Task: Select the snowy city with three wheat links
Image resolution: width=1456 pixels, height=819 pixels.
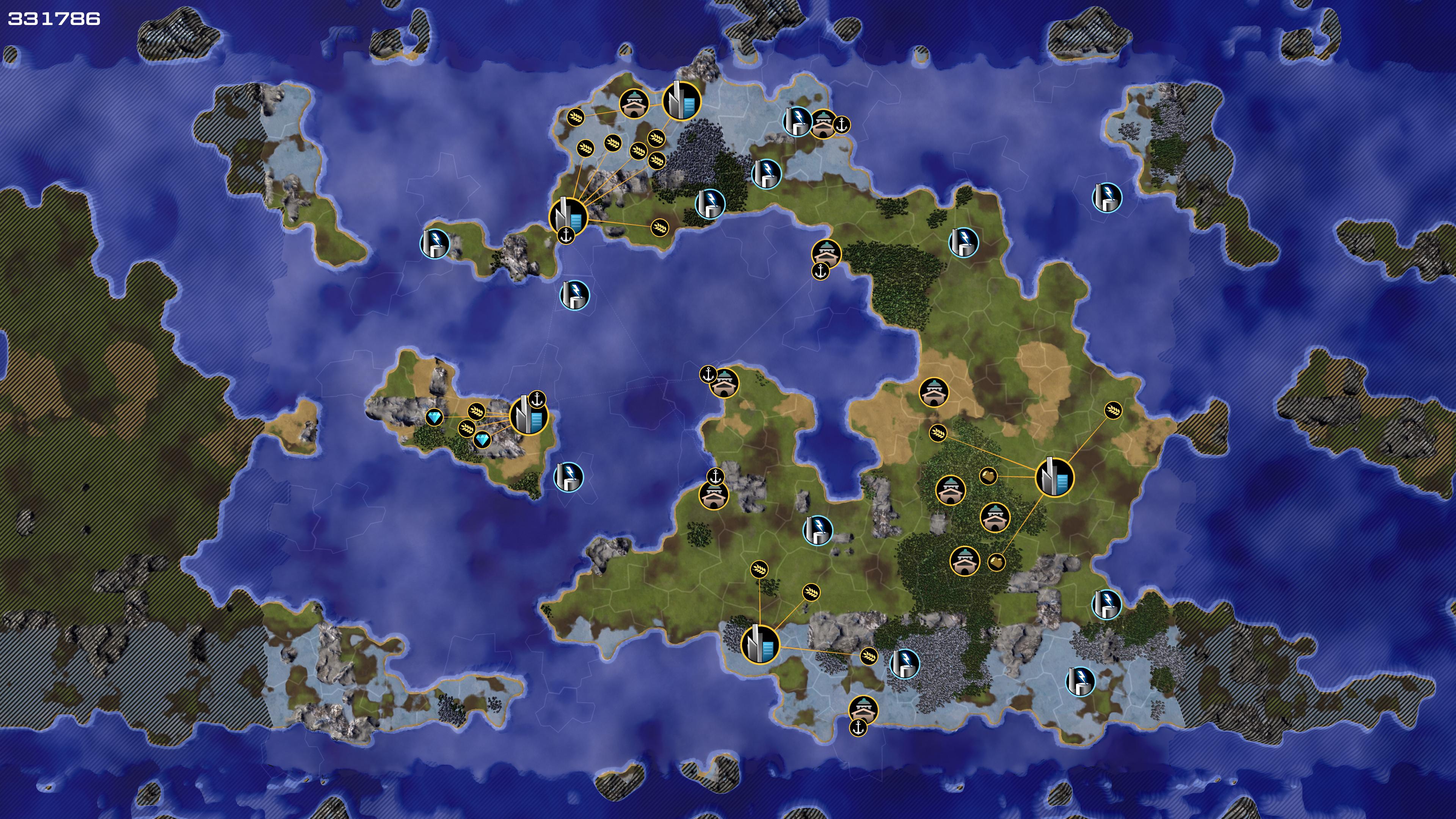Action: pos(759,644)
